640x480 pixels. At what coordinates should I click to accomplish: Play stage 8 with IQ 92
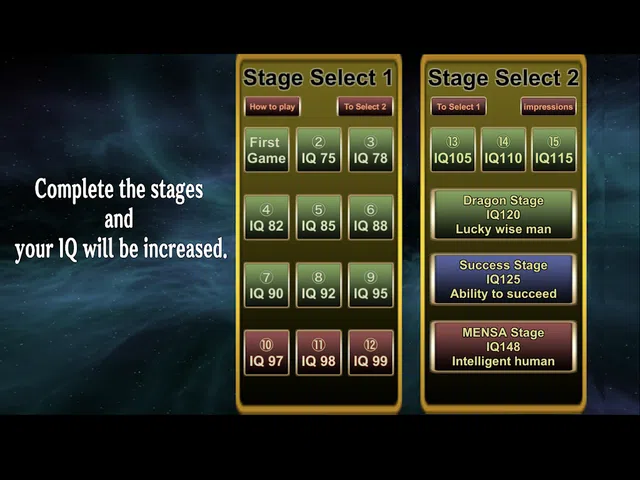[319, 285]
